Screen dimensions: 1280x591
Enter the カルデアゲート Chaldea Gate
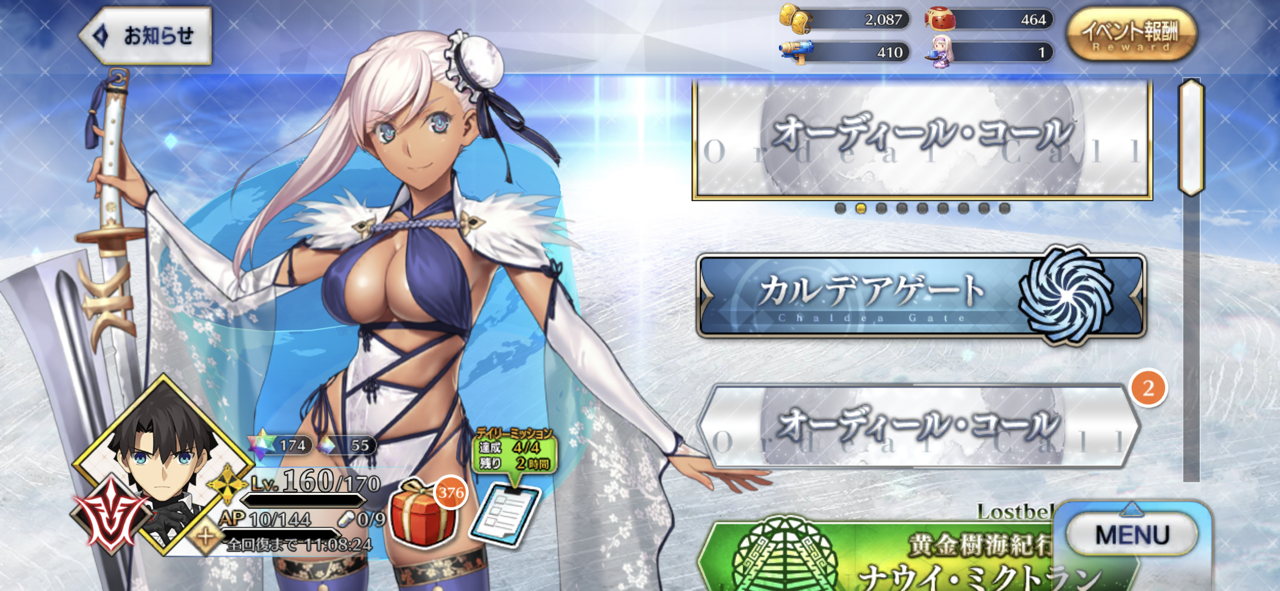[x=921, y=295]
